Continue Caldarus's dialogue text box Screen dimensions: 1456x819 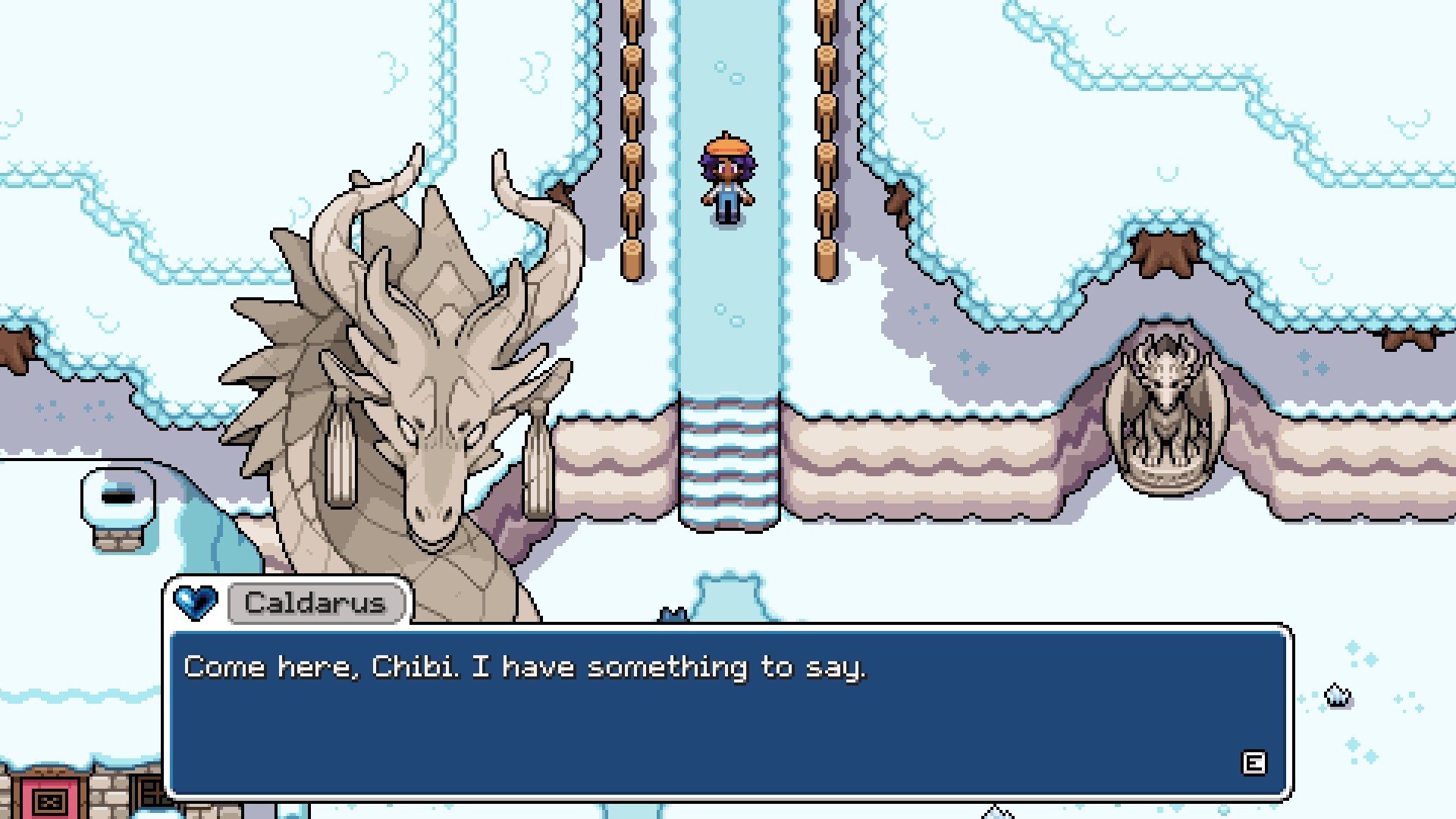[x=1253, y=763]
